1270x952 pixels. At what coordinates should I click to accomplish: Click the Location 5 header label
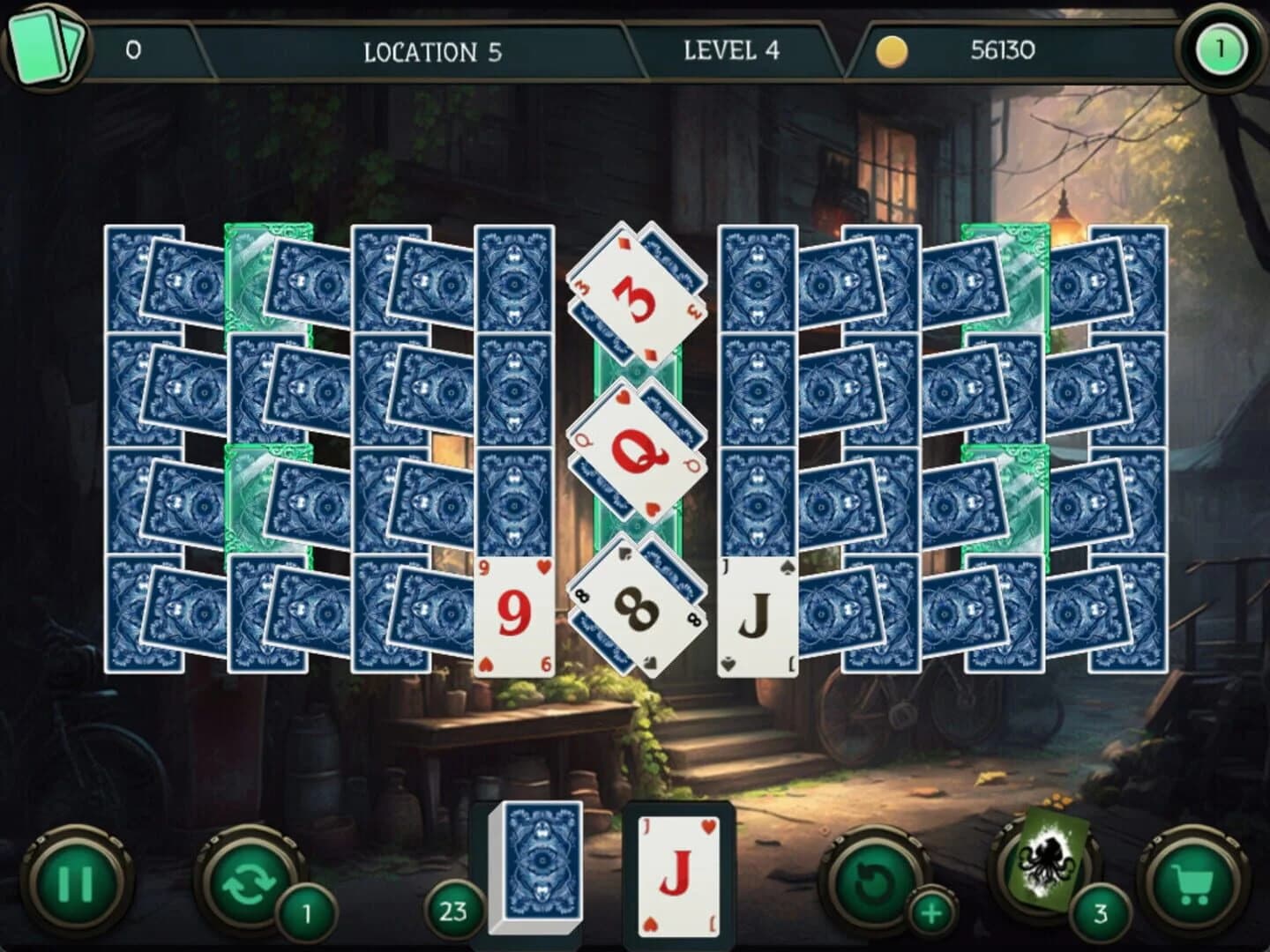[x=432, y=51]
